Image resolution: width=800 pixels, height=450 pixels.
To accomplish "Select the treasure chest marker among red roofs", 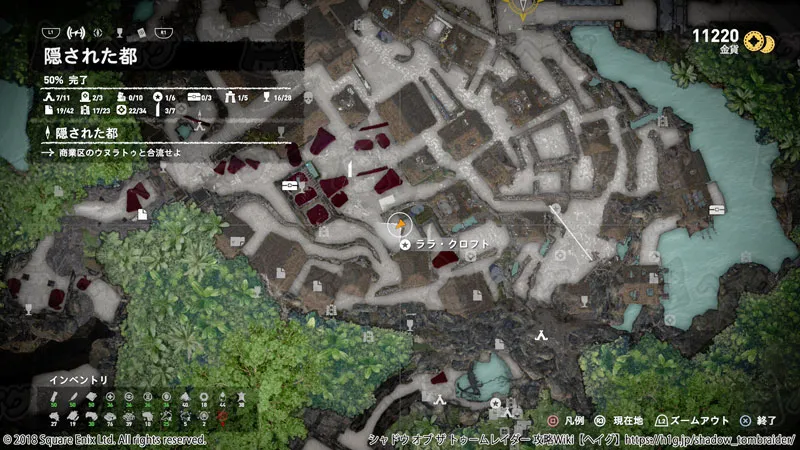I will 290,185.
